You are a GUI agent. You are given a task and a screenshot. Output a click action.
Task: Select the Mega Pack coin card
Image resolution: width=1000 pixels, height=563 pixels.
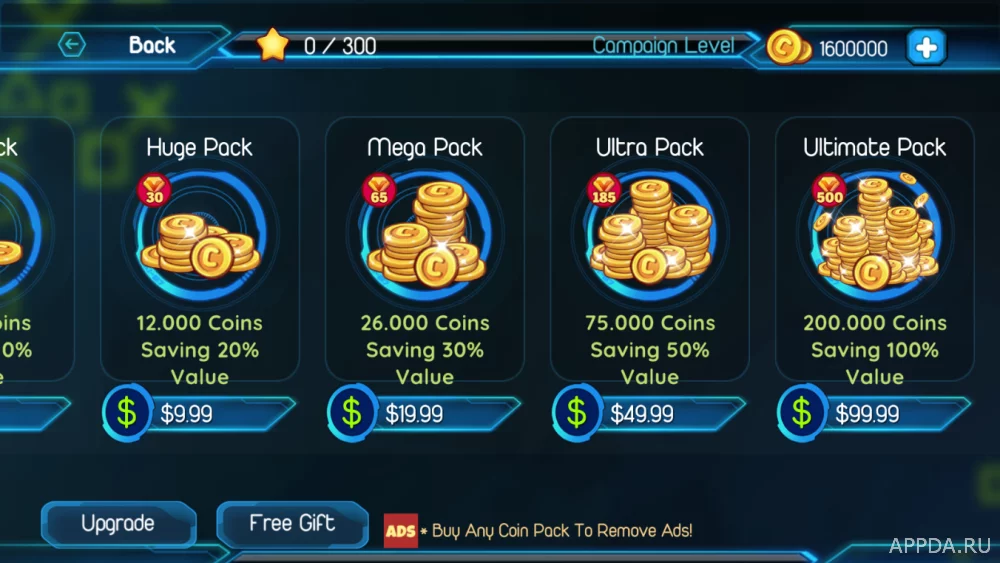pos(424,250)
